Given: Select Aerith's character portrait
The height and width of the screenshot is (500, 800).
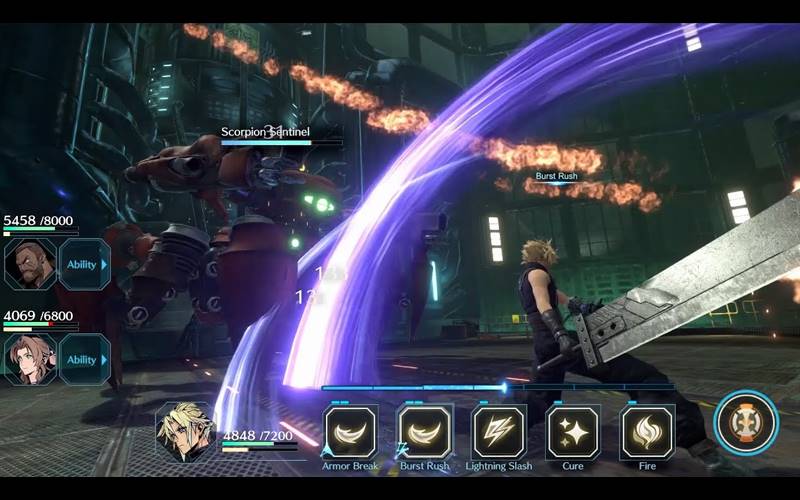Looking at the screenshot, I should 30,359.
